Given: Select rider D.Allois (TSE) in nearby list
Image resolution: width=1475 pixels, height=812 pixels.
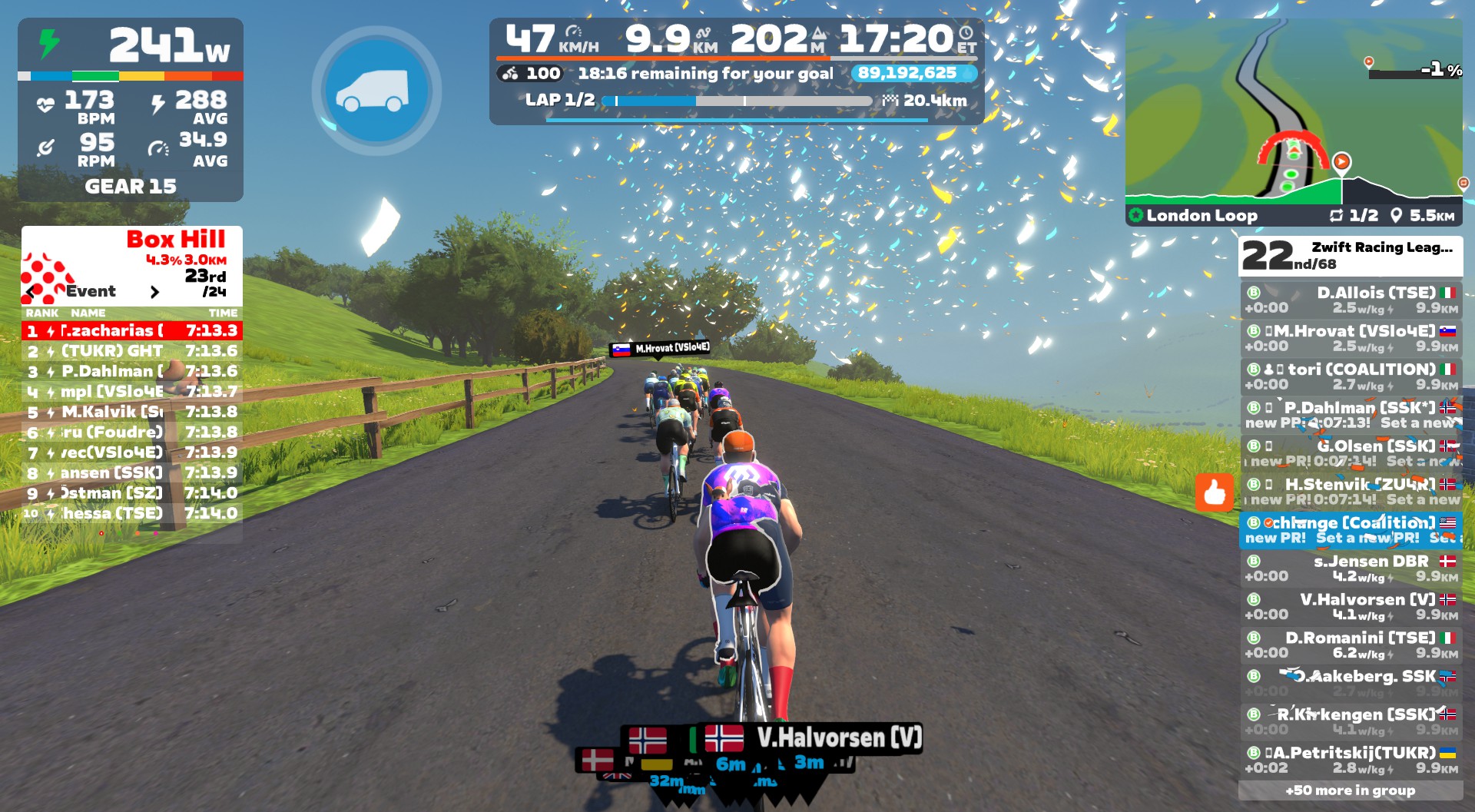Looking at the screenshot, I should (1350, 300).
